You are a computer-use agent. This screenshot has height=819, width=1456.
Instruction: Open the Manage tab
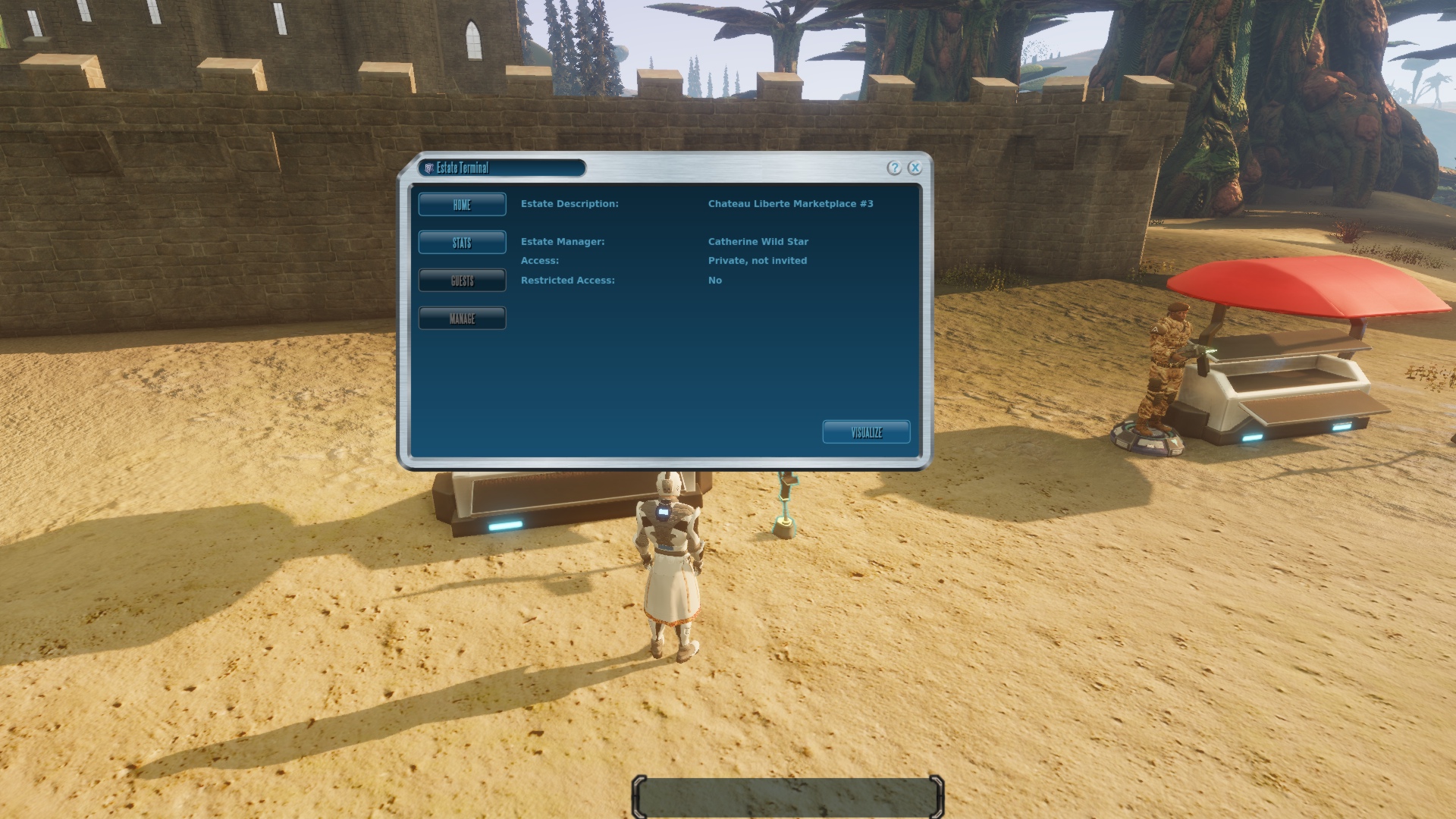(x=462, y=318)
